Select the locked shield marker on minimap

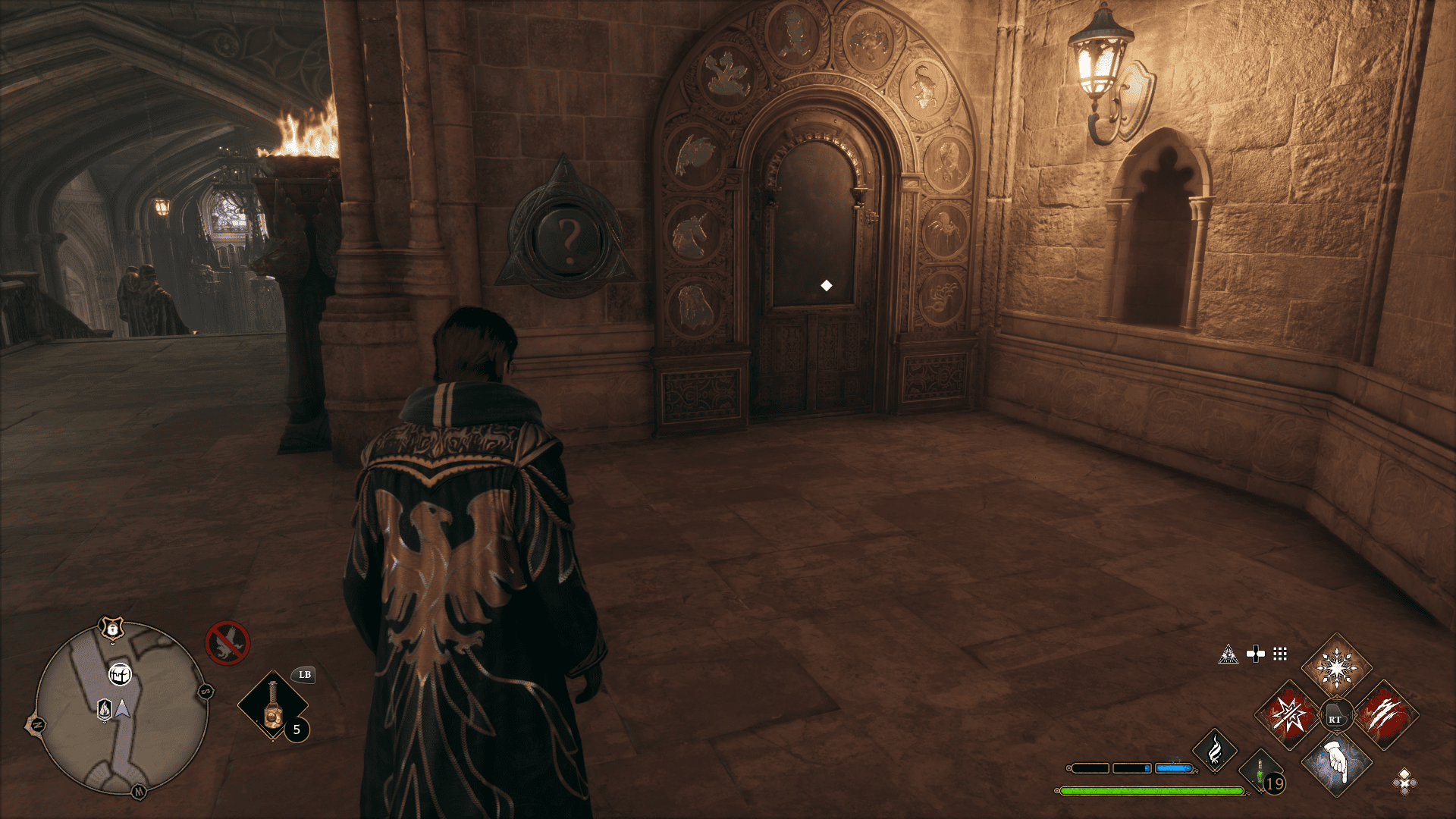point(111,629)
